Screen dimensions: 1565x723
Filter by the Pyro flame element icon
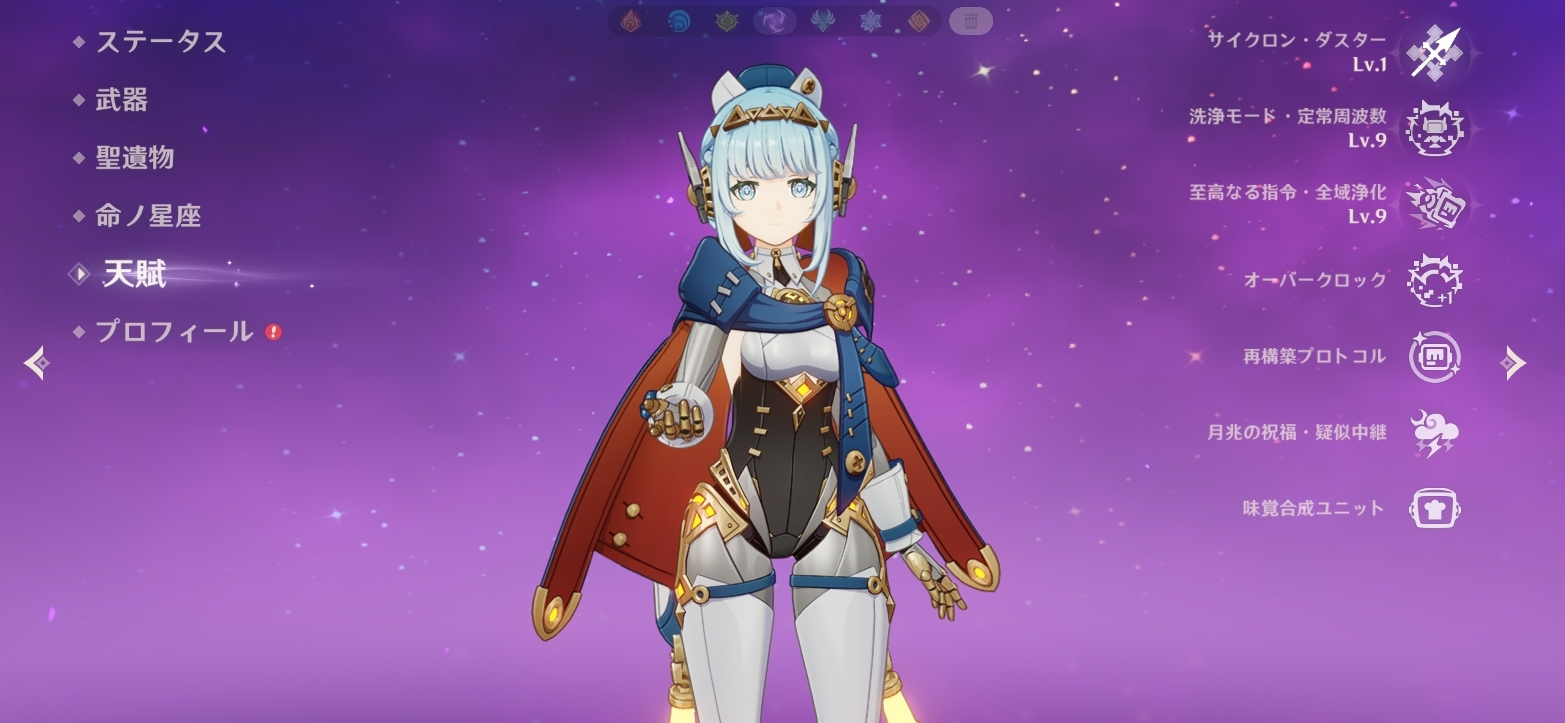(631, 21)
